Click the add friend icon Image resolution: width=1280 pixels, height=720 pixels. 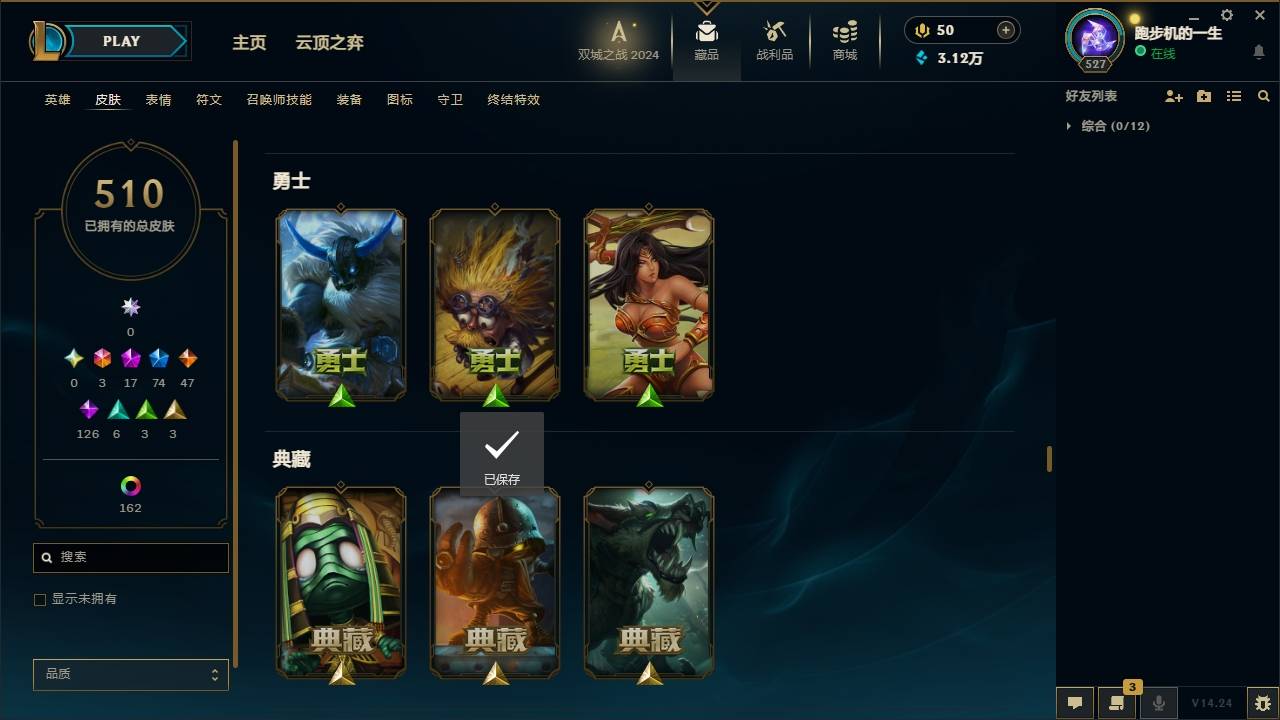click(x=1174, y=95)
